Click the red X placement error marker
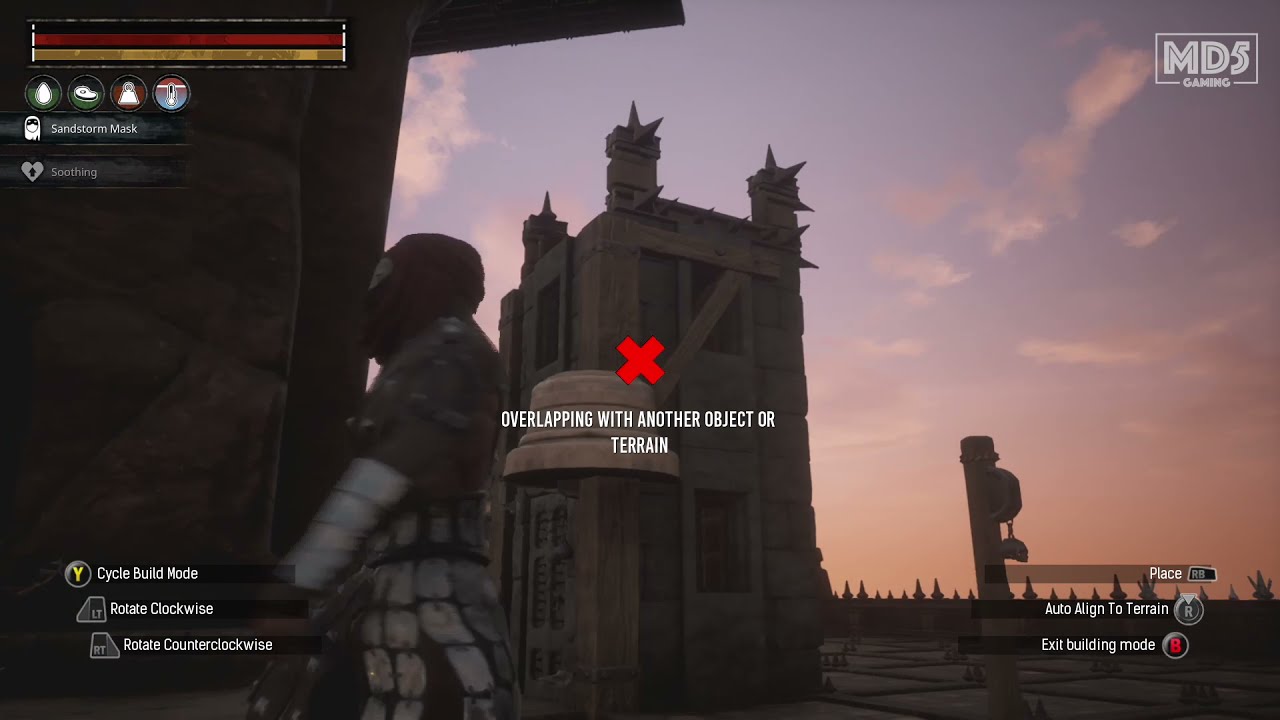1280x720 pixels. coord(639,360)
